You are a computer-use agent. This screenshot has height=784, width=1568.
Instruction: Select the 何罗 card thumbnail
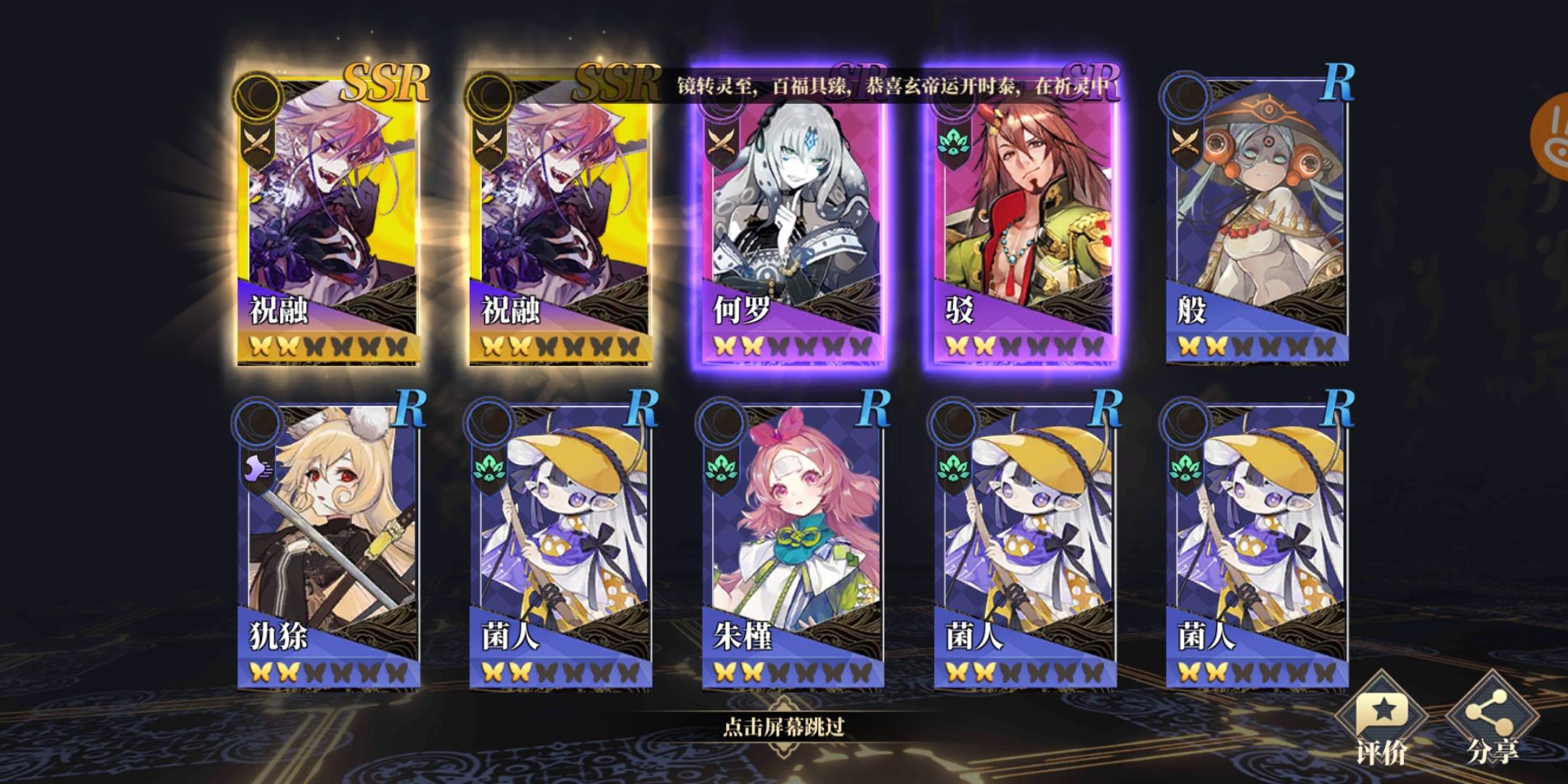tap(788, 218)
